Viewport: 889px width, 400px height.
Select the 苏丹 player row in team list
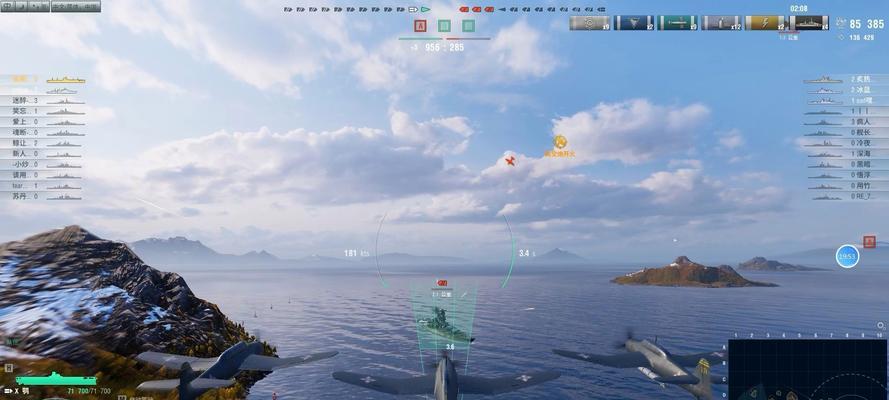[40, 196]
